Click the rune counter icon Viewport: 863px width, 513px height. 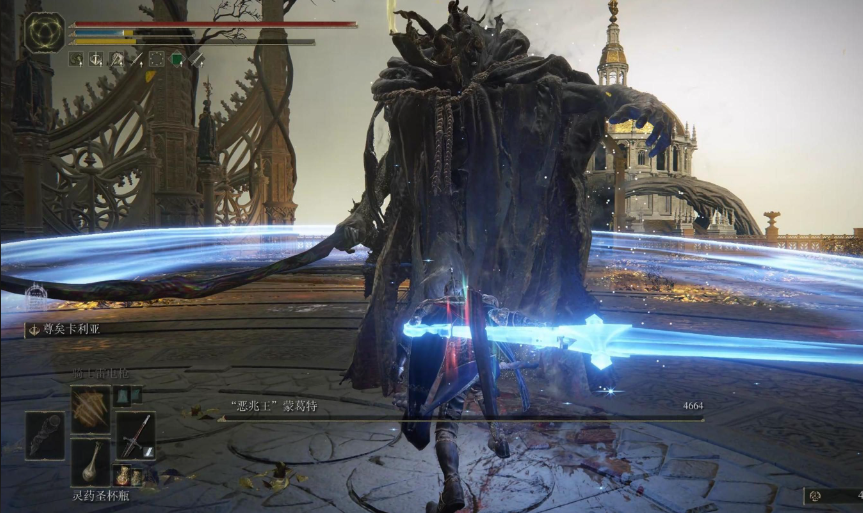815,496
